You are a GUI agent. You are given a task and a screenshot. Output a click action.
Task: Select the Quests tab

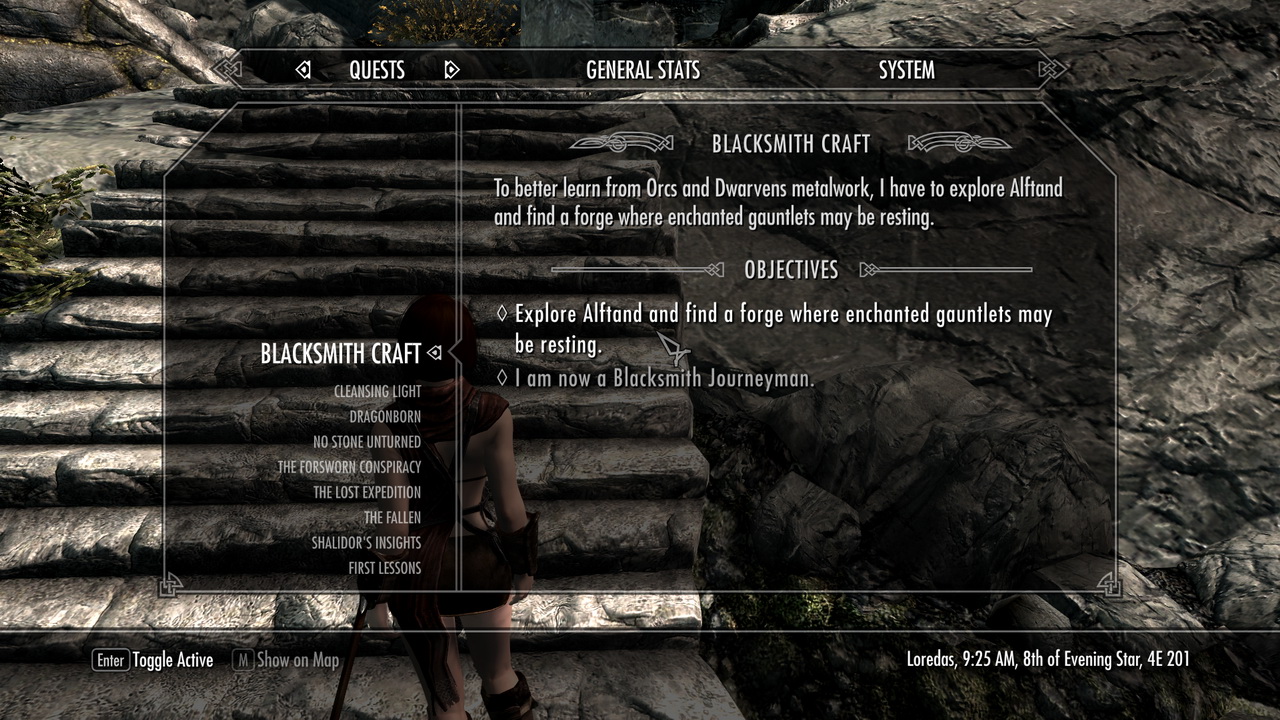[x=377, y=70]
